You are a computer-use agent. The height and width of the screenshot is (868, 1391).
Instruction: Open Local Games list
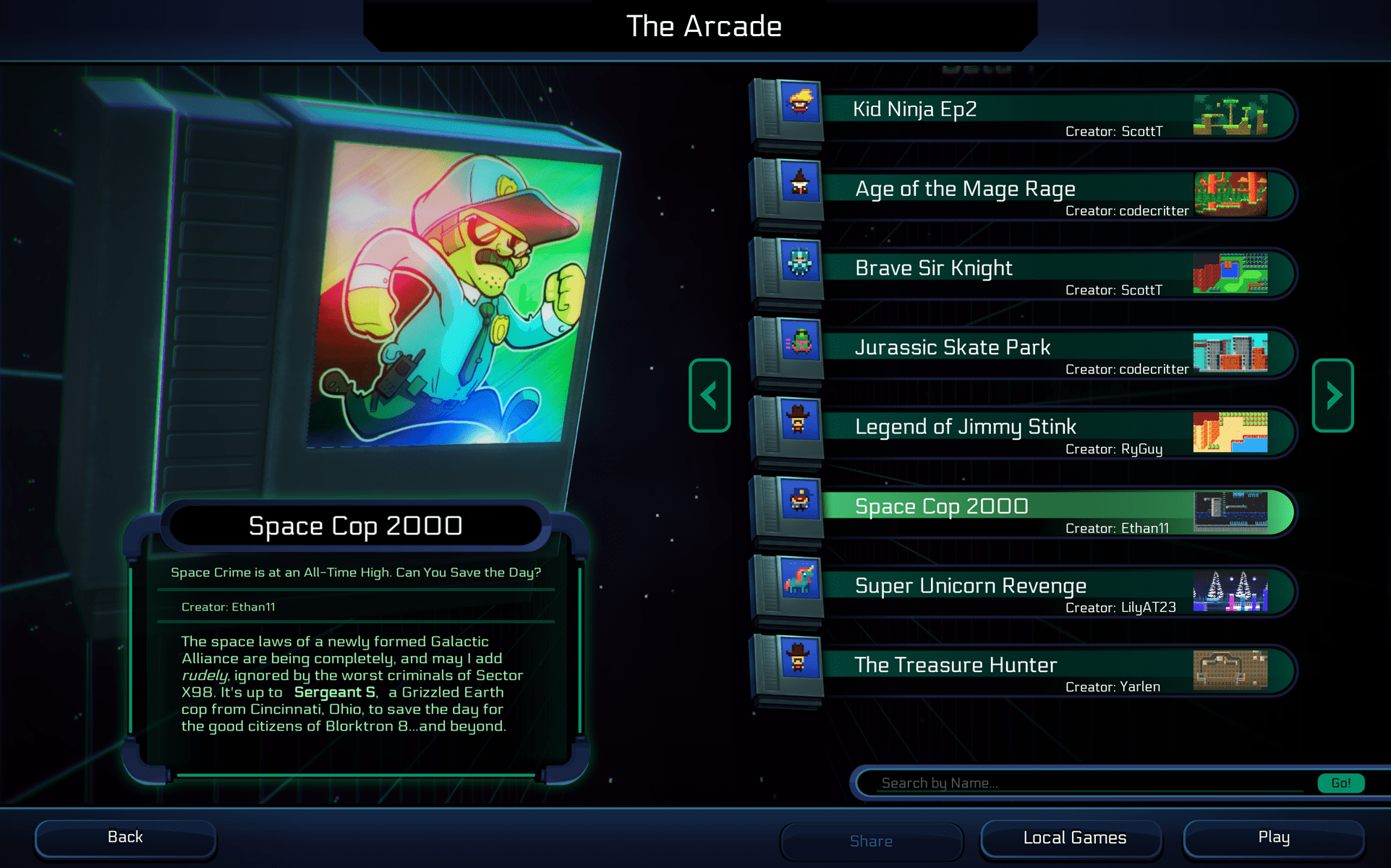coord(1074,838)
